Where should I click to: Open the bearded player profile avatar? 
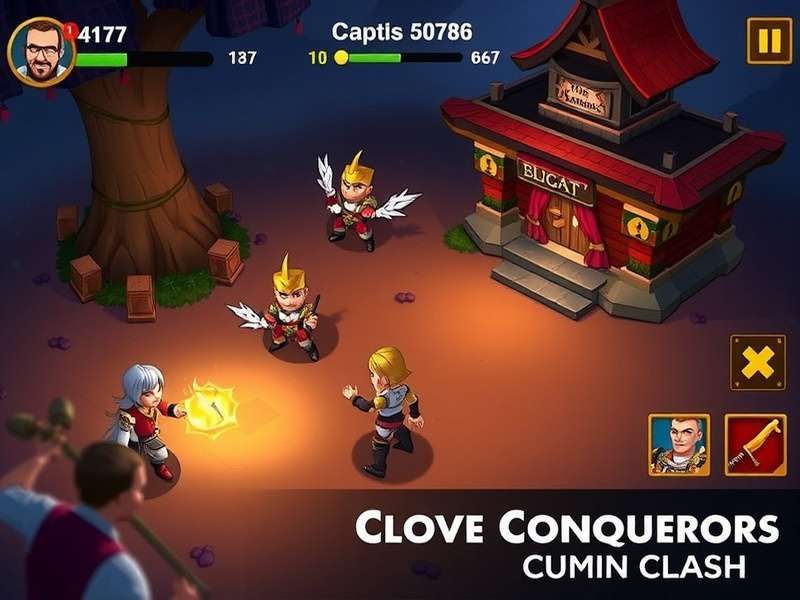pyautogui.click(x=41, y=51)
